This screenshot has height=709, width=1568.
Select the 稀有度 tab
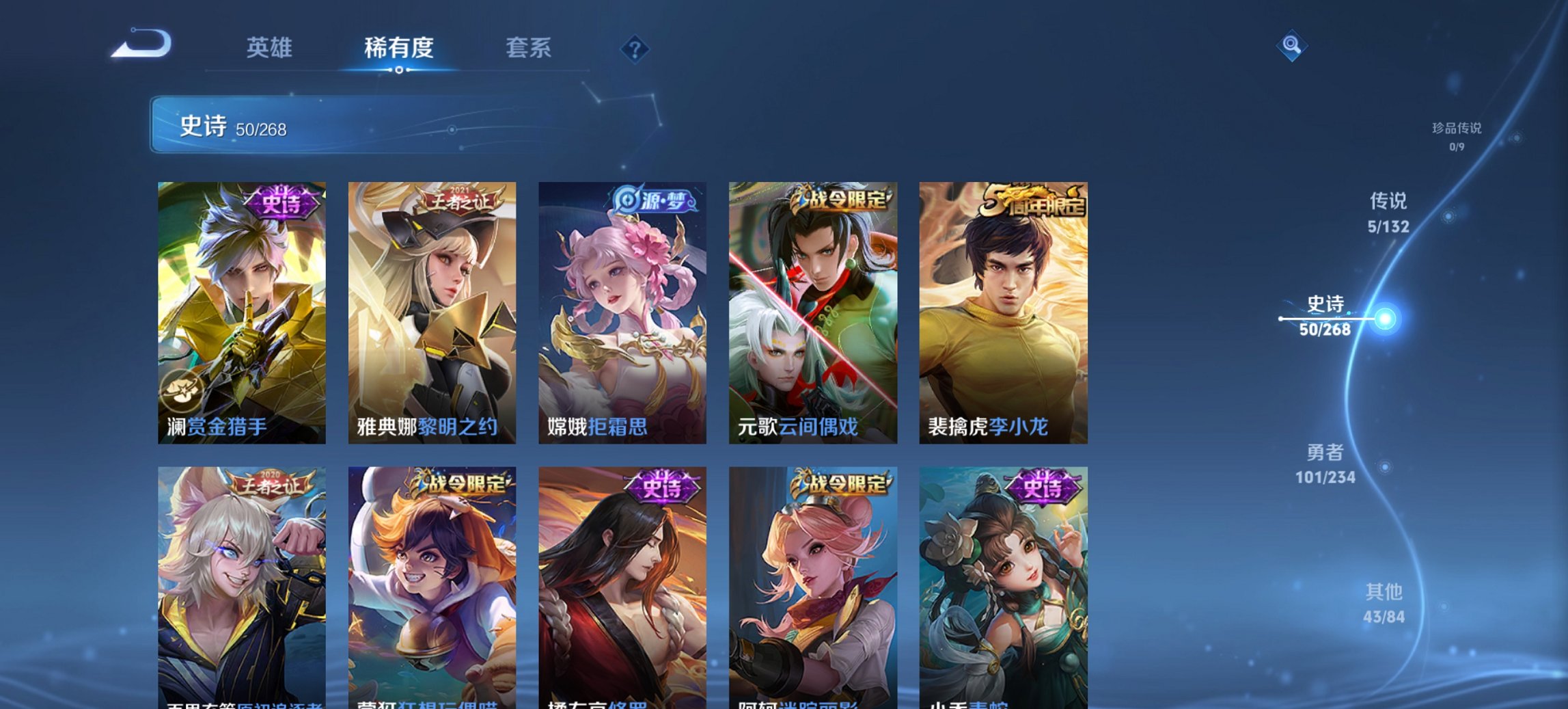coord(398,49)
